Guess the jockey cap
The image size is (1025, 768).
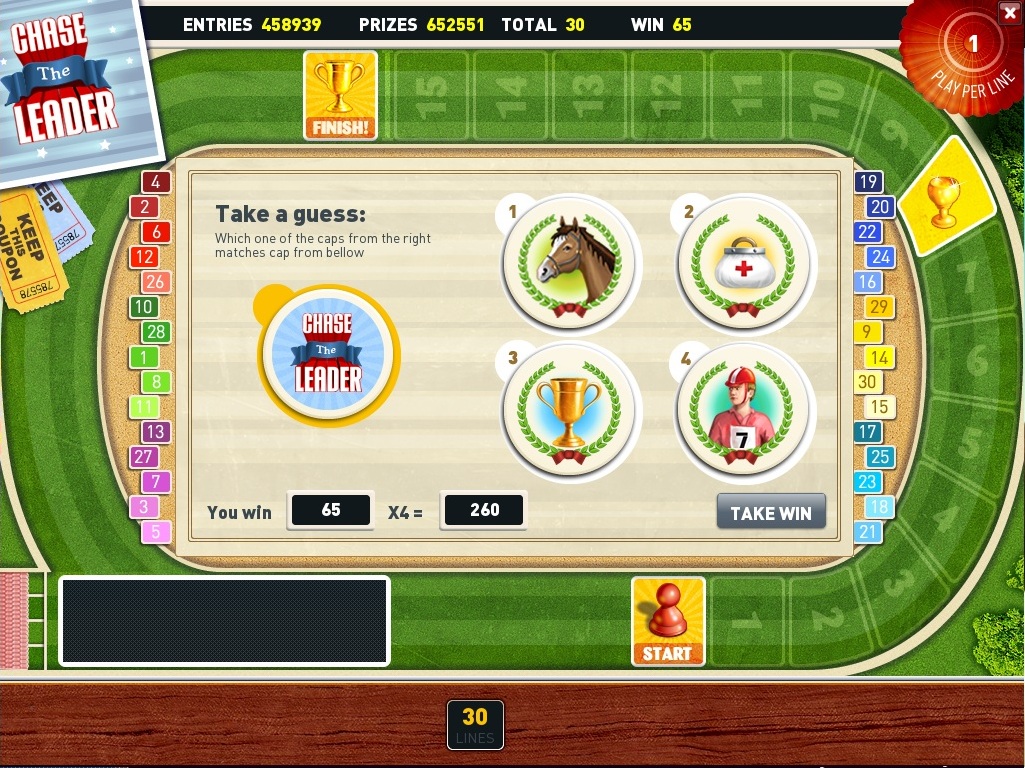(x=745, y=411)
